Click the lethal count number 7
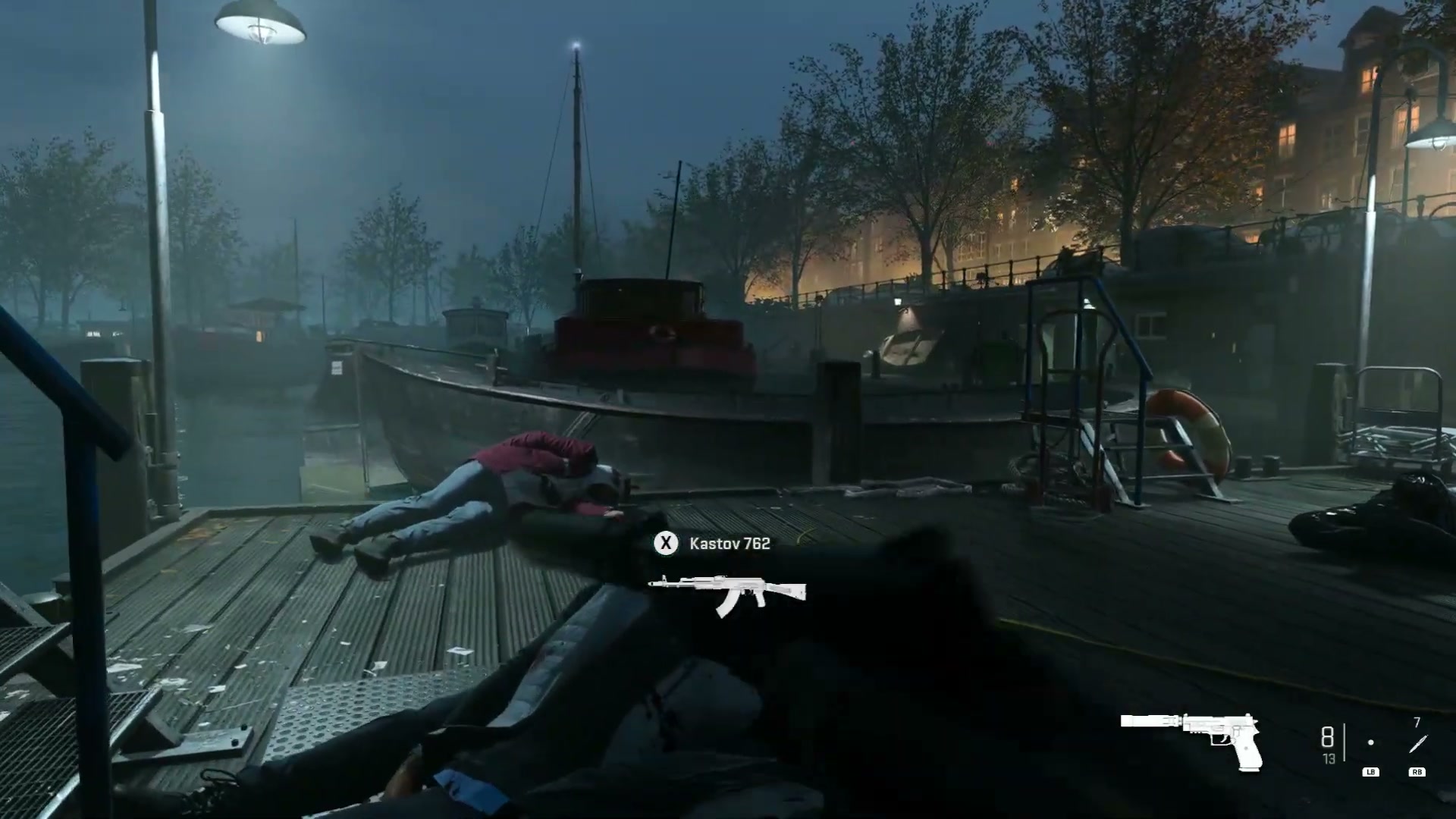The height and width of the screenshot is (819, 1456). tap(1417, 722)
